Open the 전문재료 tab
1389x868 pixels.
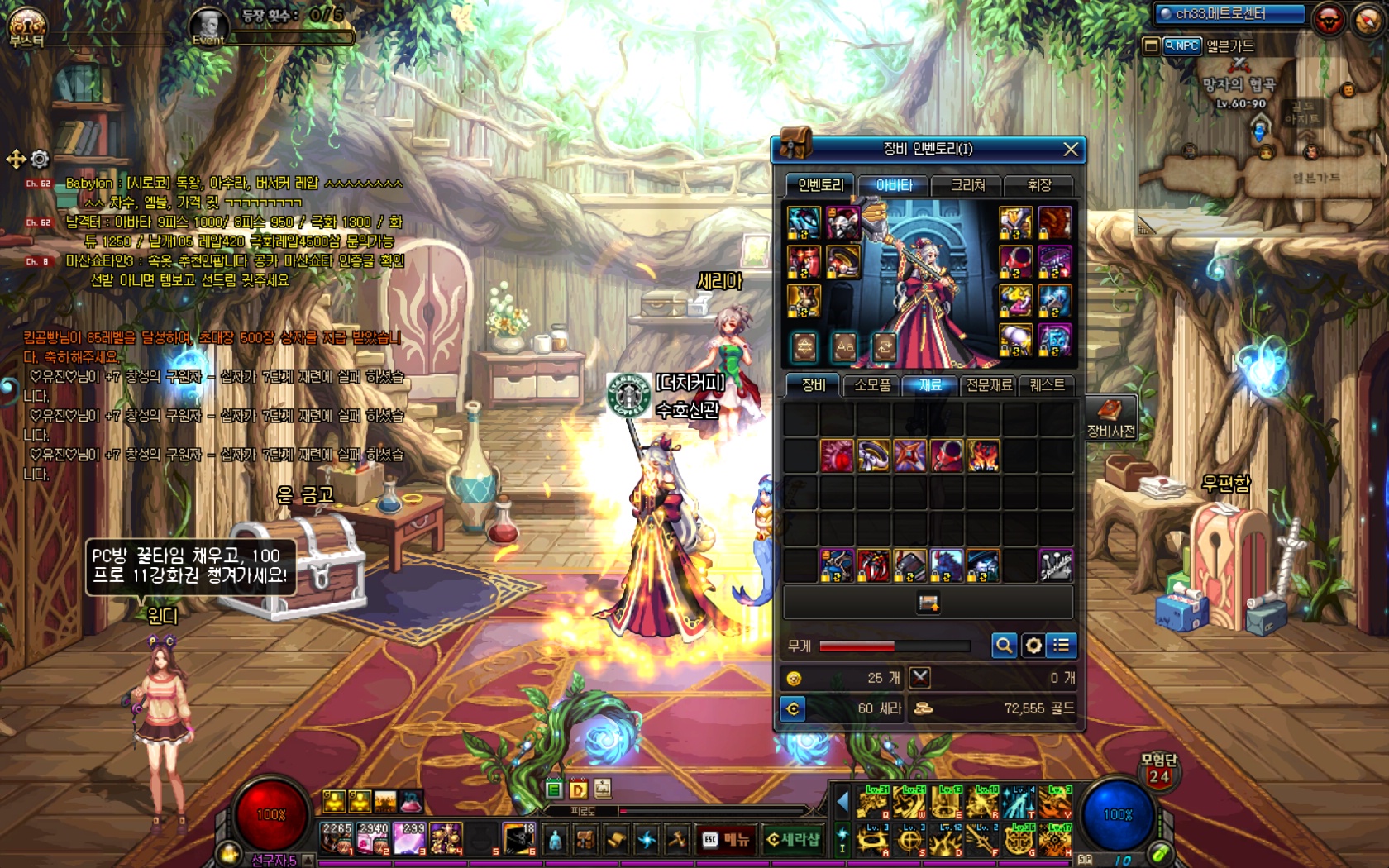click(989, 385)
